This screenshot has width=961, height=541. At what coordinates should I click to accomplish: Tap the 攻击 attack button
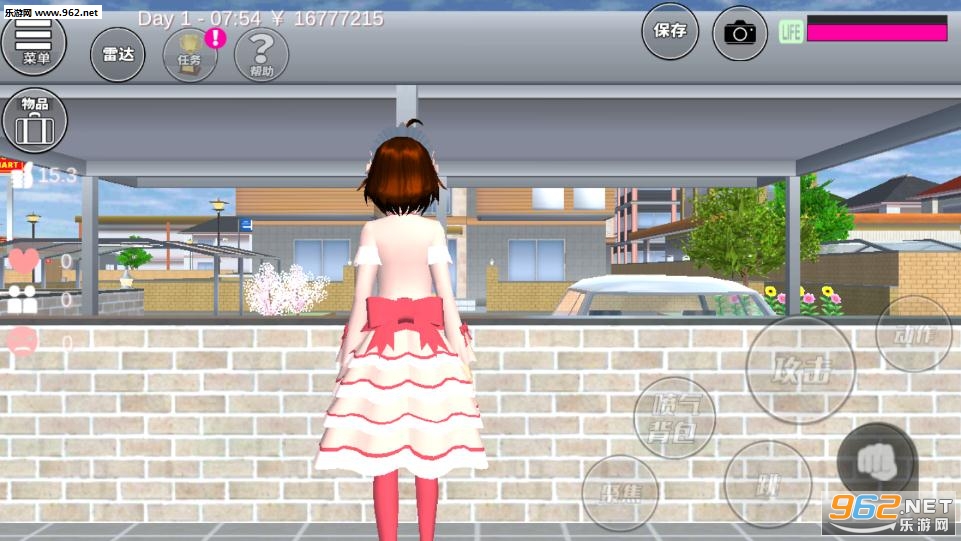801,372
